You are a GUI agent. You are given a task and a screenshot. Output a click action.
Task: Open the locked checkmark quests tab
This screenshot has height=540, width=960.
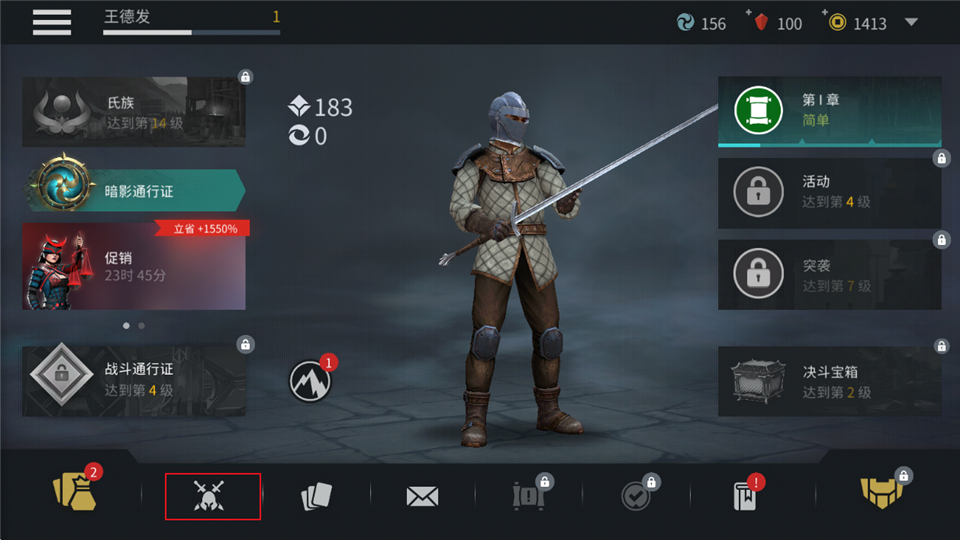point(635,496)
